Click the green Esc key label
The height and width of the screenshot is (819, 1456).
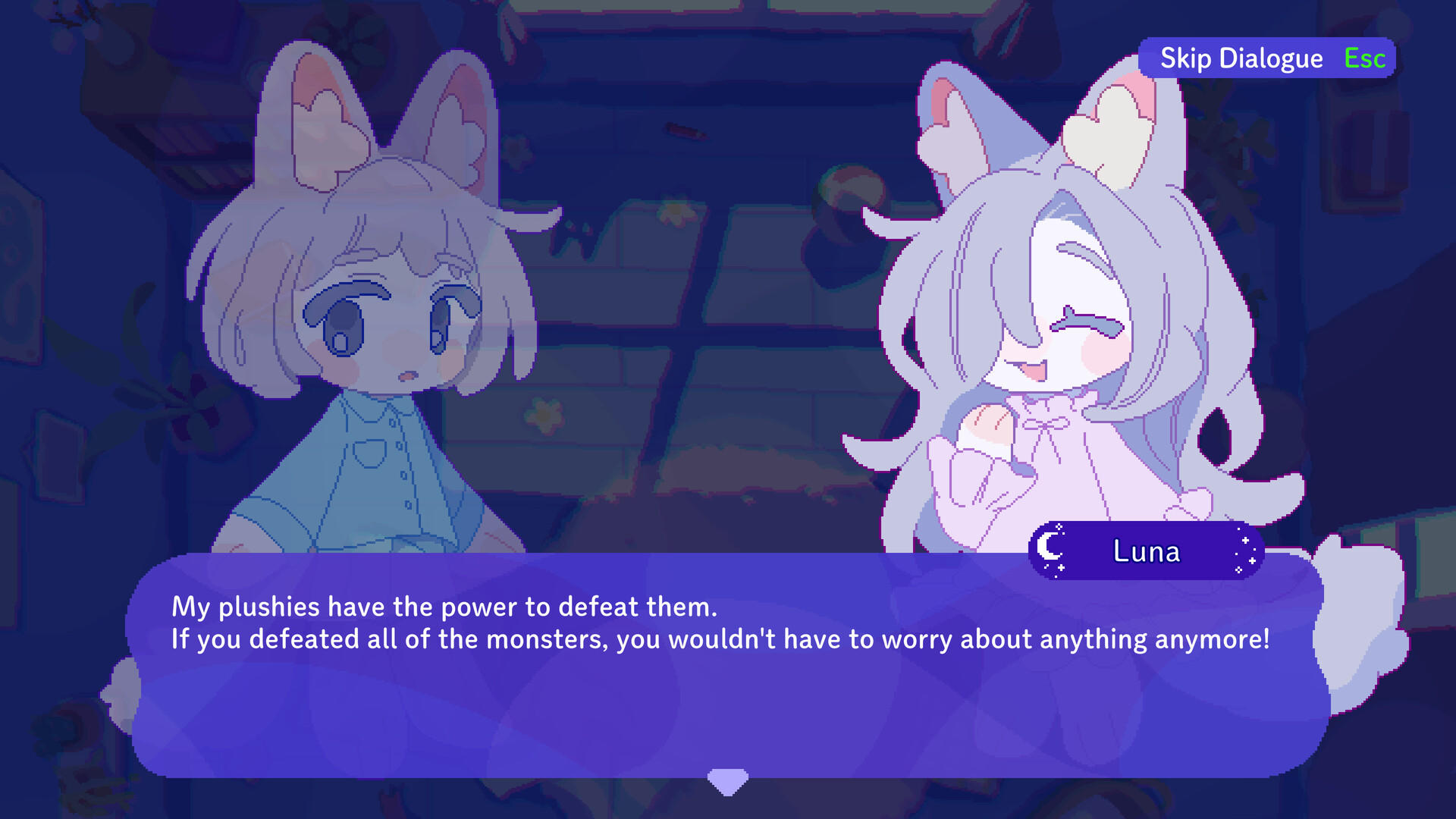[x=1364, y=57]
